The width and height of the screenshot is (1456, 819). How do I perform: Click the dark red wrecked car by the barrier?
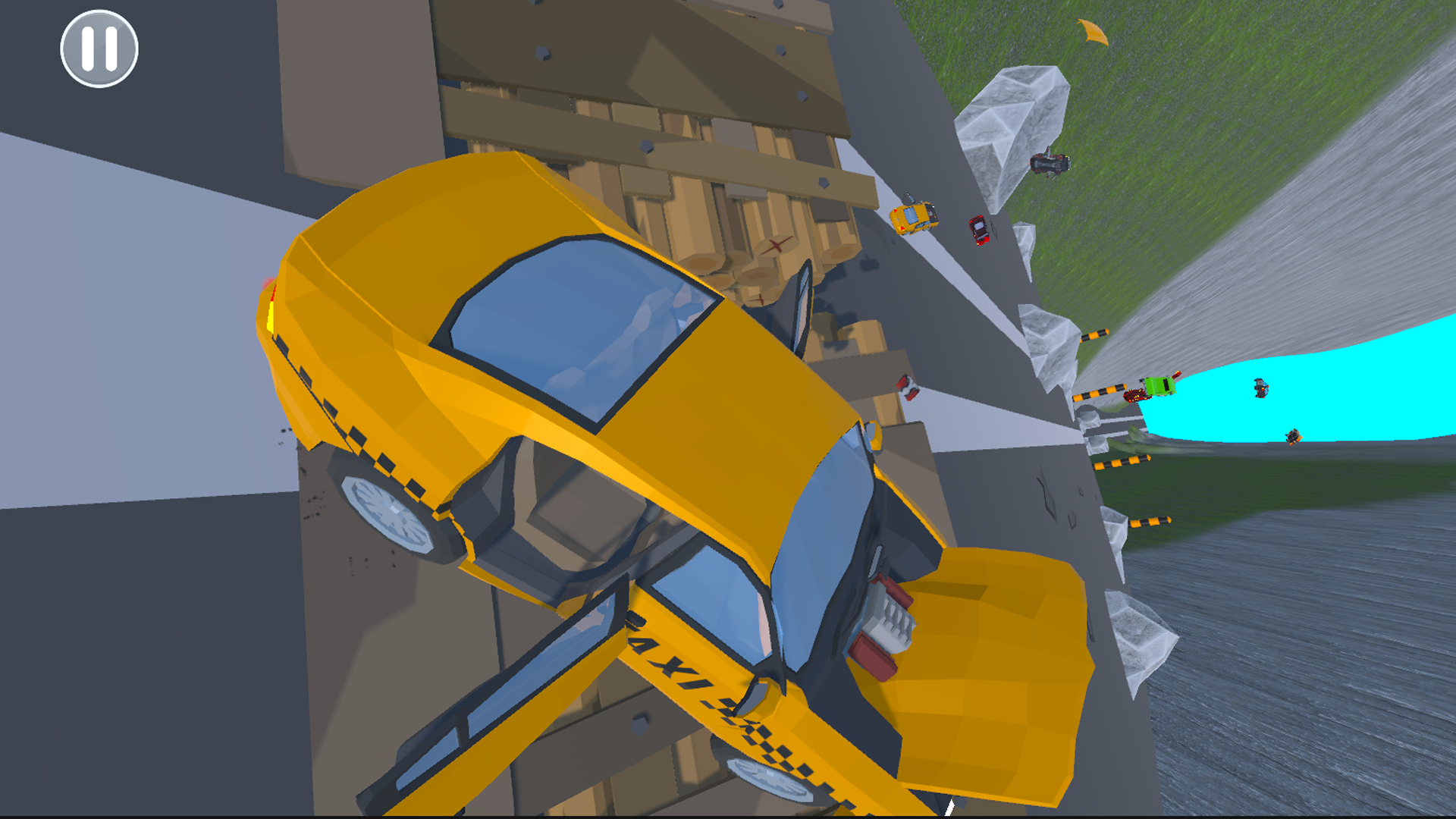click(x=1136, y=396)
